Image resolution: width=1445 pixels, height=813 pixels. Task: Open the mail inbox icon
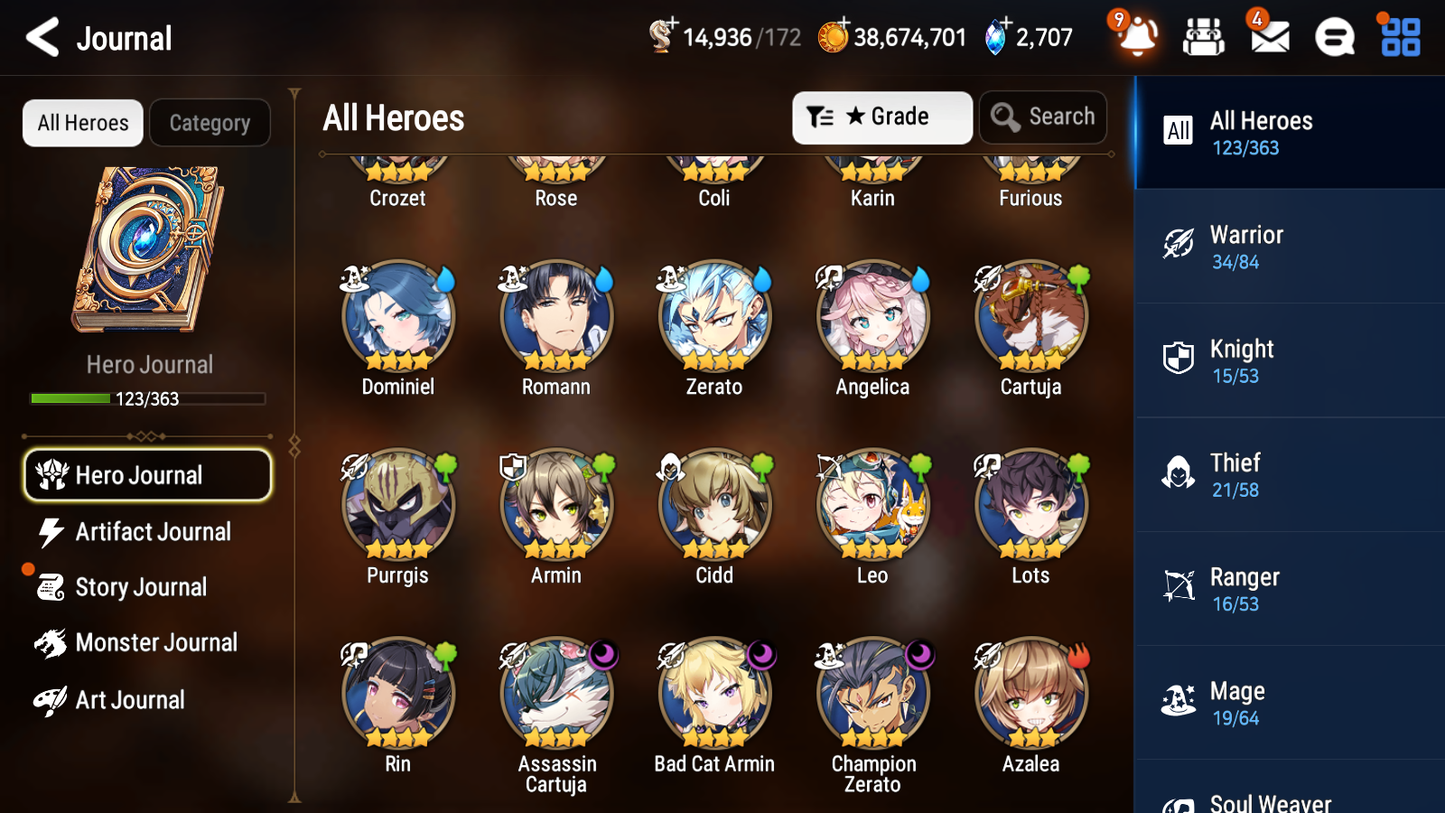[1268, 36]
